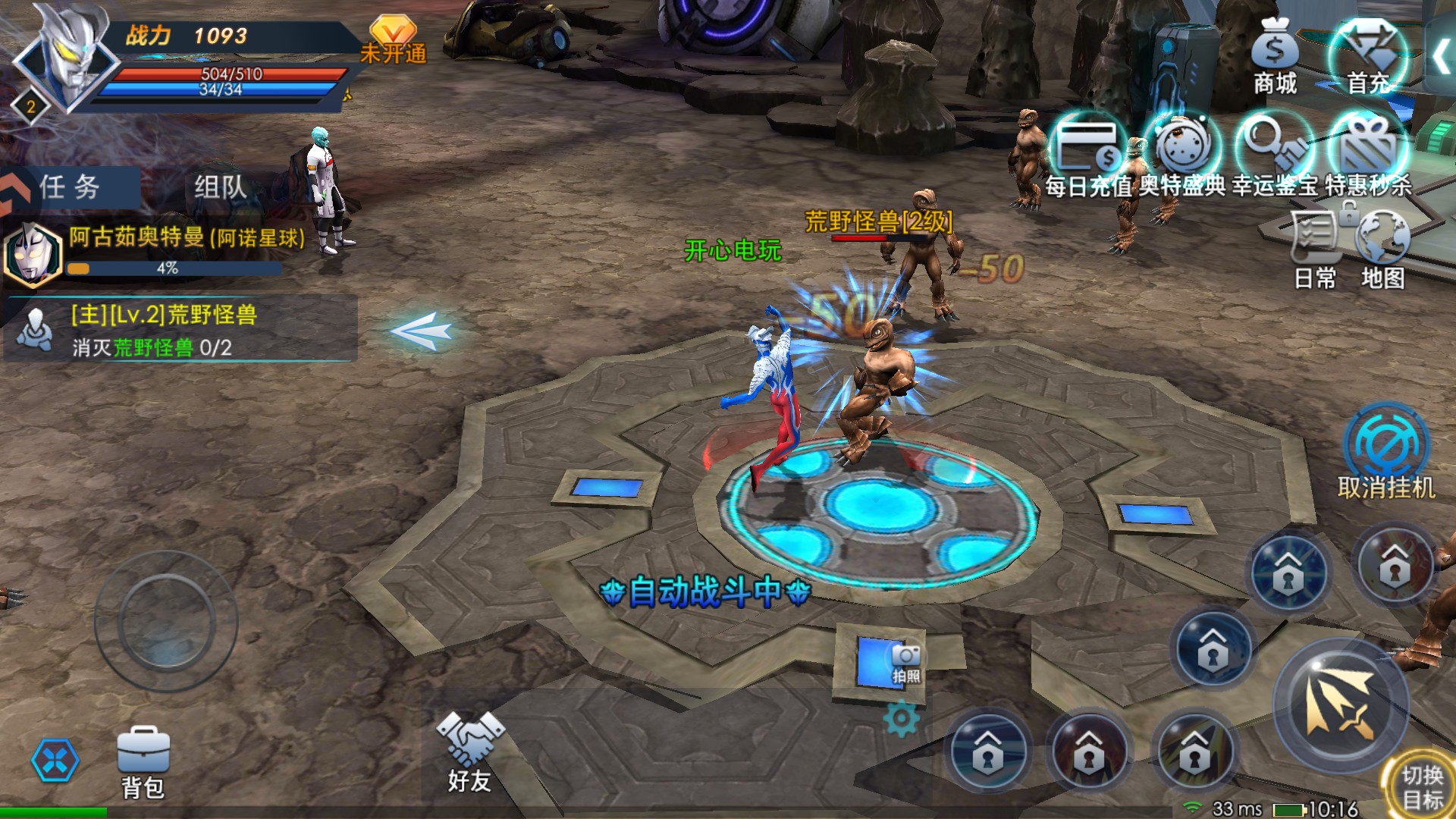Open the 首充 first recharge offer
The image size is (1456, 819).
pyautogui.click(x=1367, y=57)
